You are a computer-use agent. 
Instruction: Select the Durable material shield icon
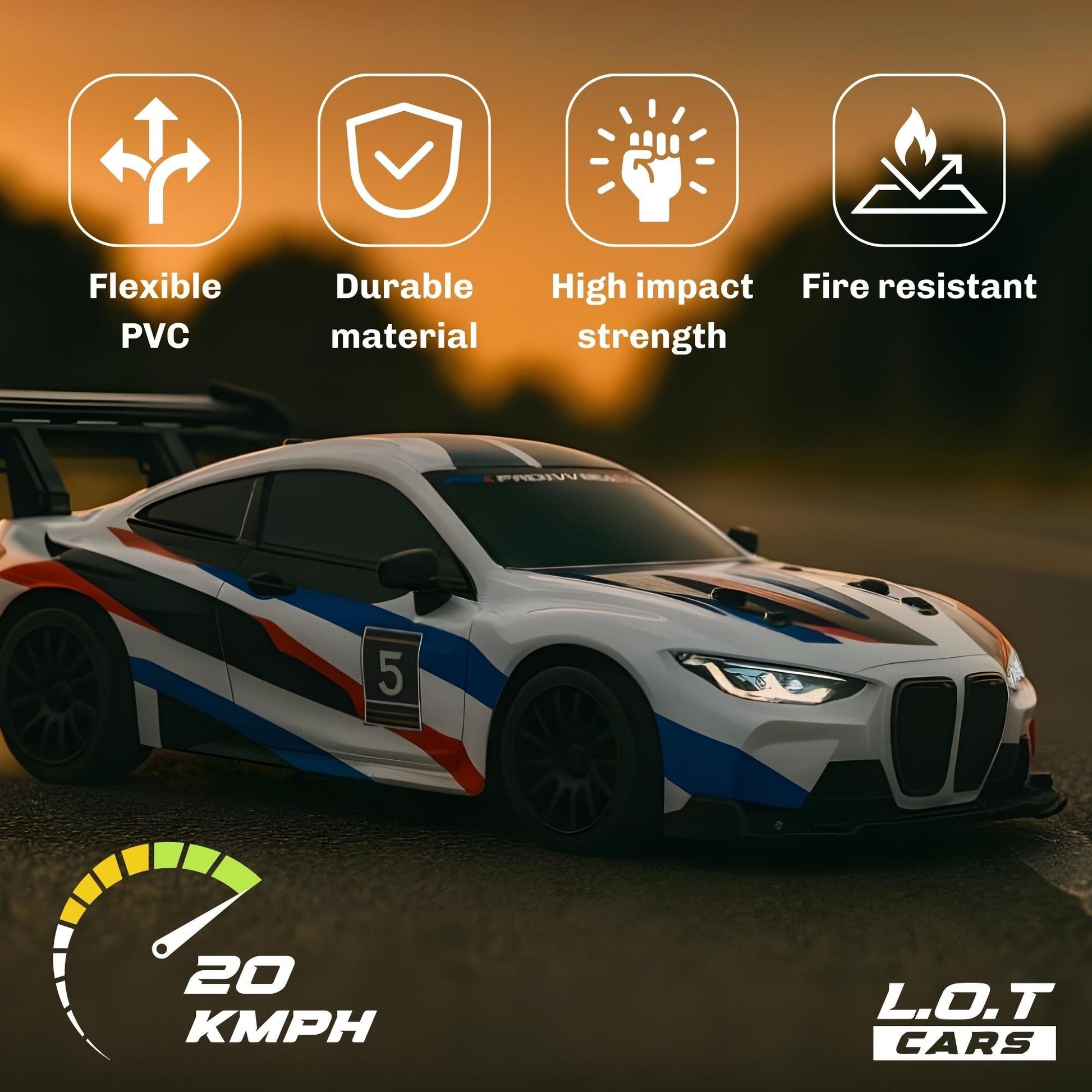pyautogui.click(x=403, y=160)
